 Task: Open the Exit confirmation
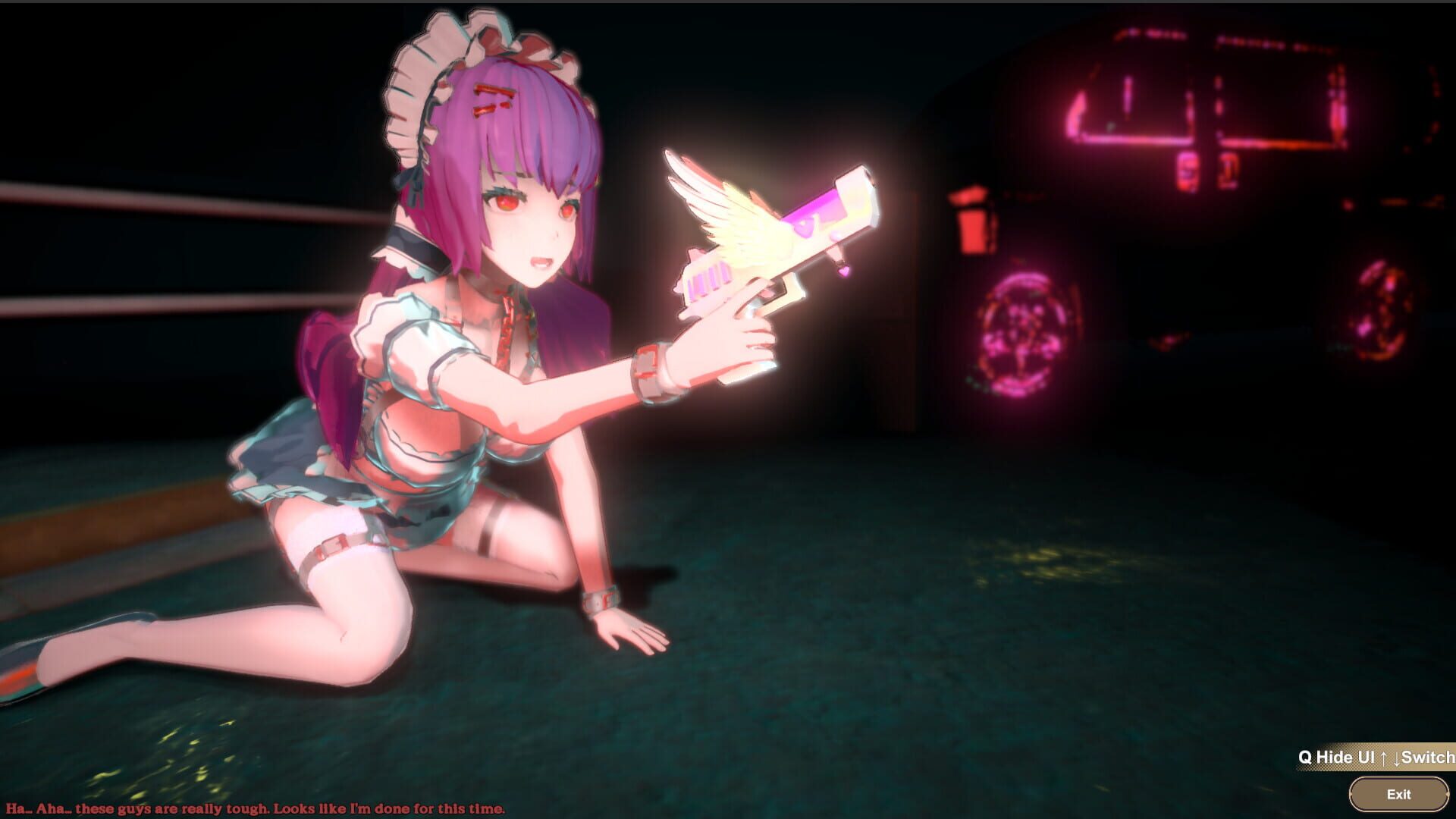(x=1399, y=795)
